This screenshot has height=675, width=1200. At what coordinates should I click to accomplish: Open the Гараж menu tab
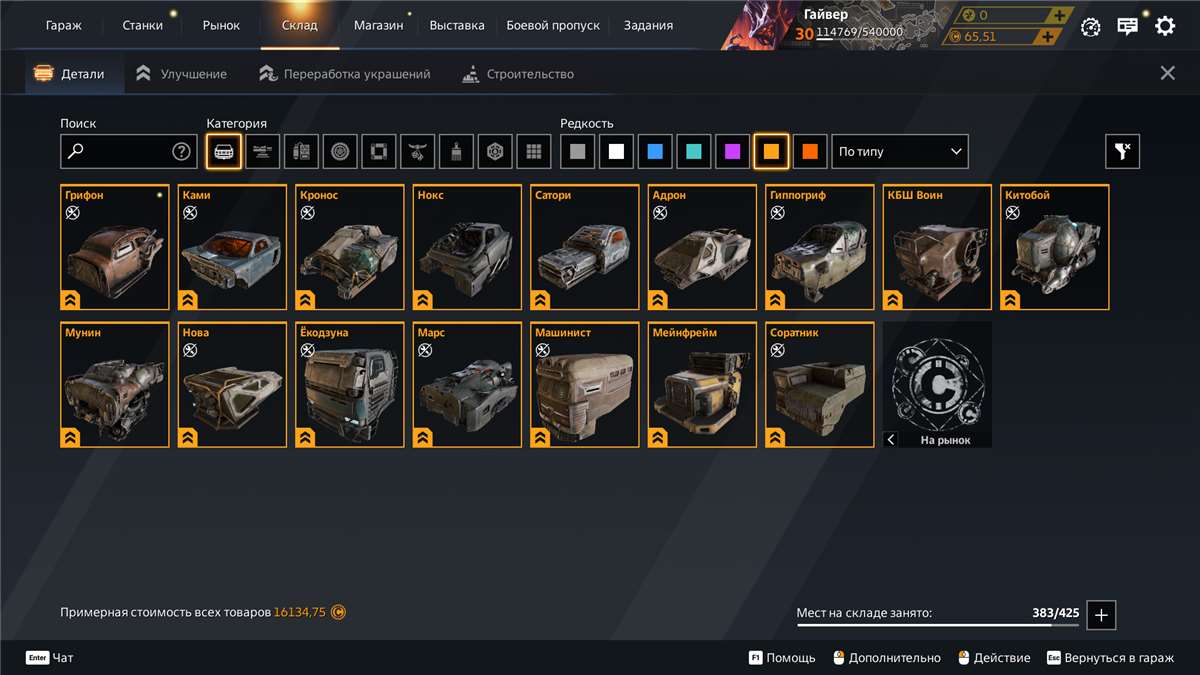[63, 25]
